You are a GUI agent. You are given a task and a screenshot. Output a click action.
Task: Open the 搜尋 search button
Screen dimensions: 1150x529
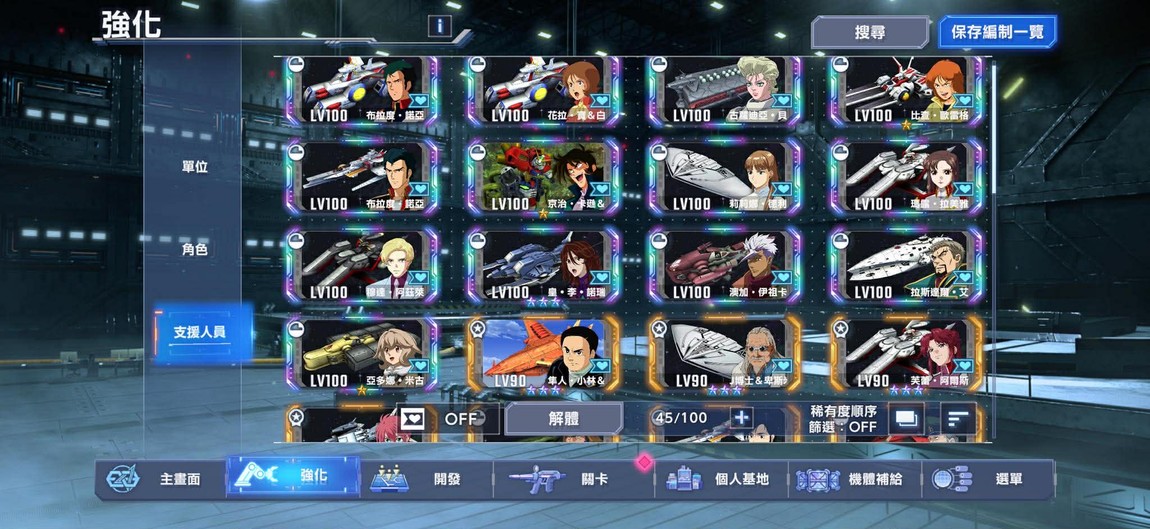point(869,32)
